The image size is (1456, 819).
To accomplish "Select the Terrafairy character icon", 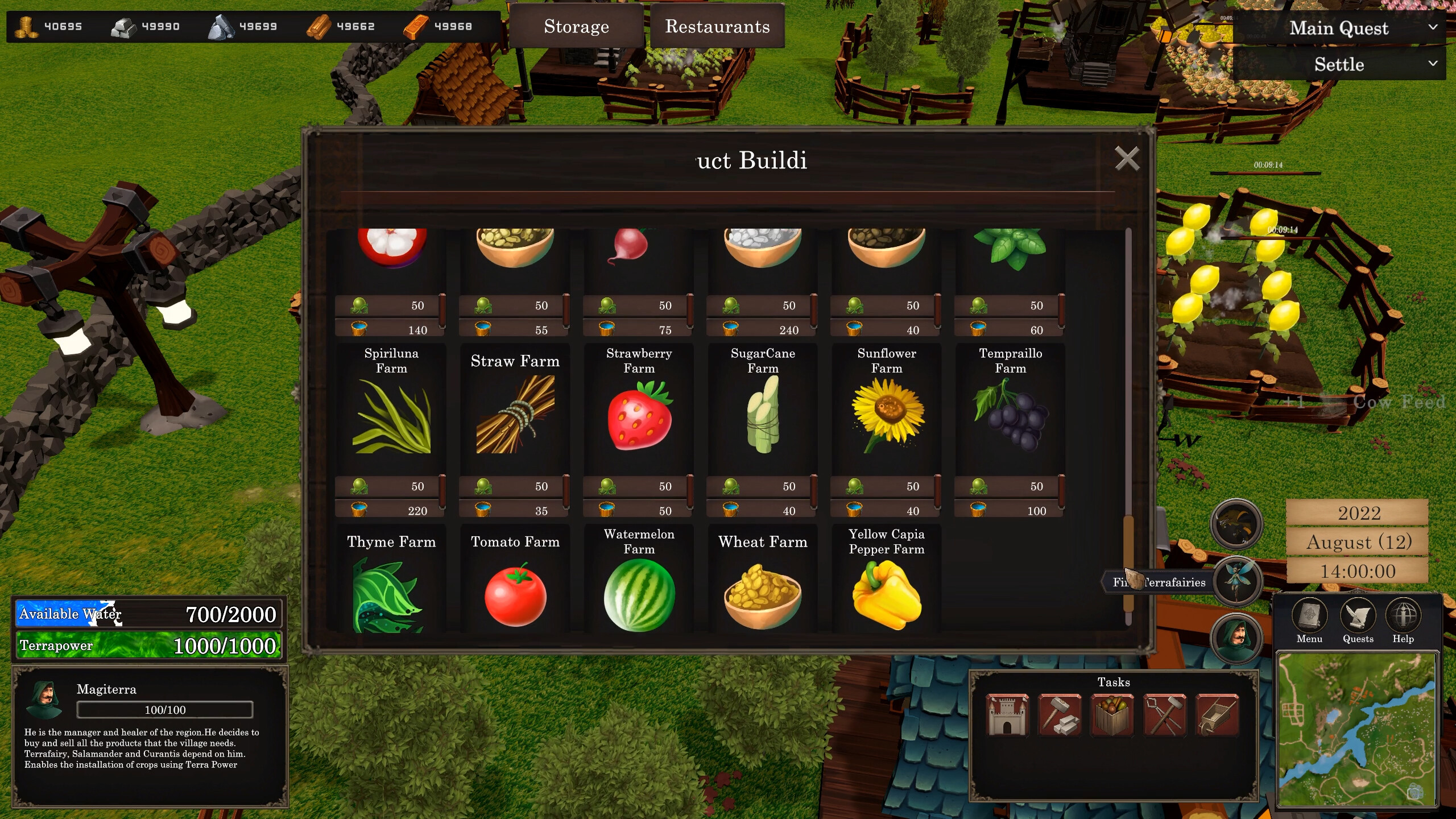I will (x=1238, y=580).
